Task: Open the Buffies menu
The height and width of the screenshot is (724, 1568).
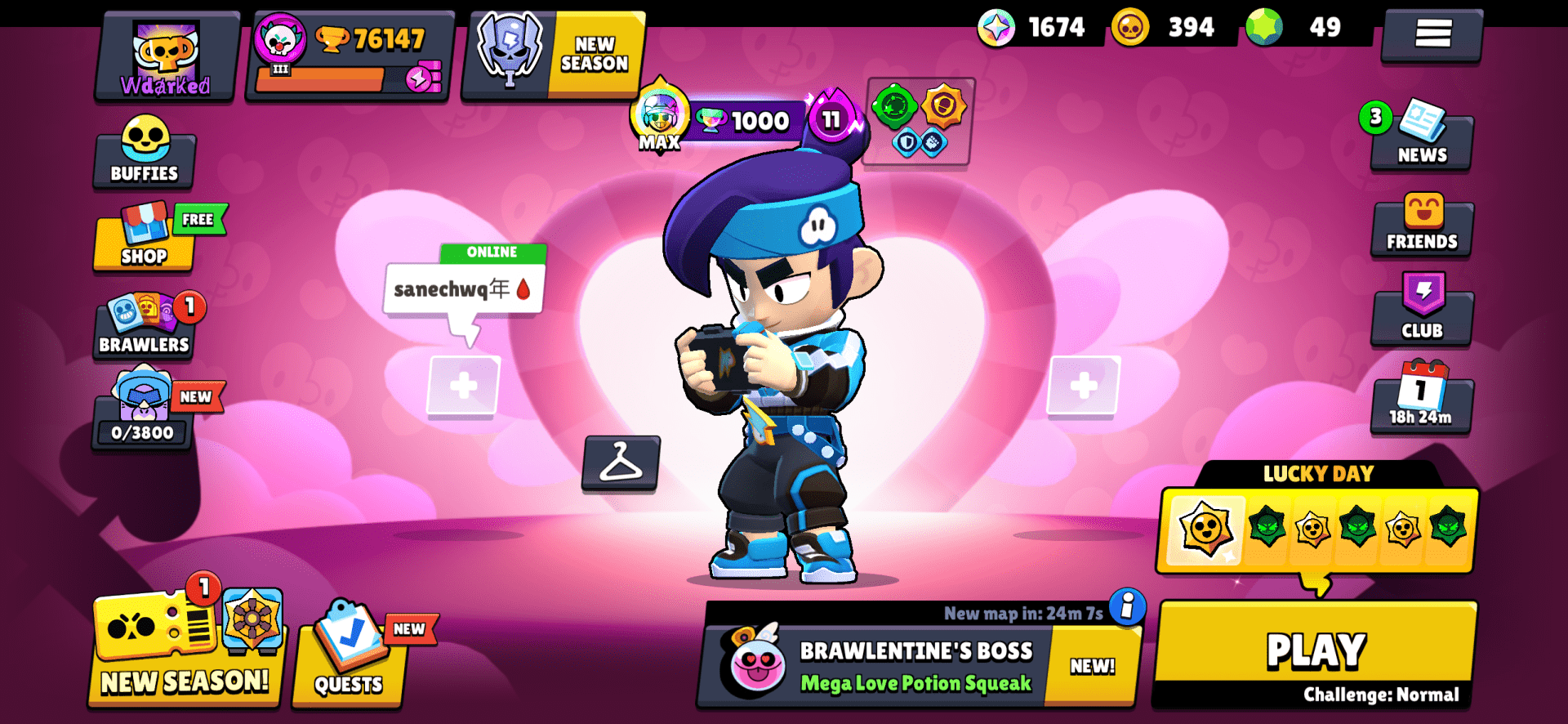Action: coord(144,155)
